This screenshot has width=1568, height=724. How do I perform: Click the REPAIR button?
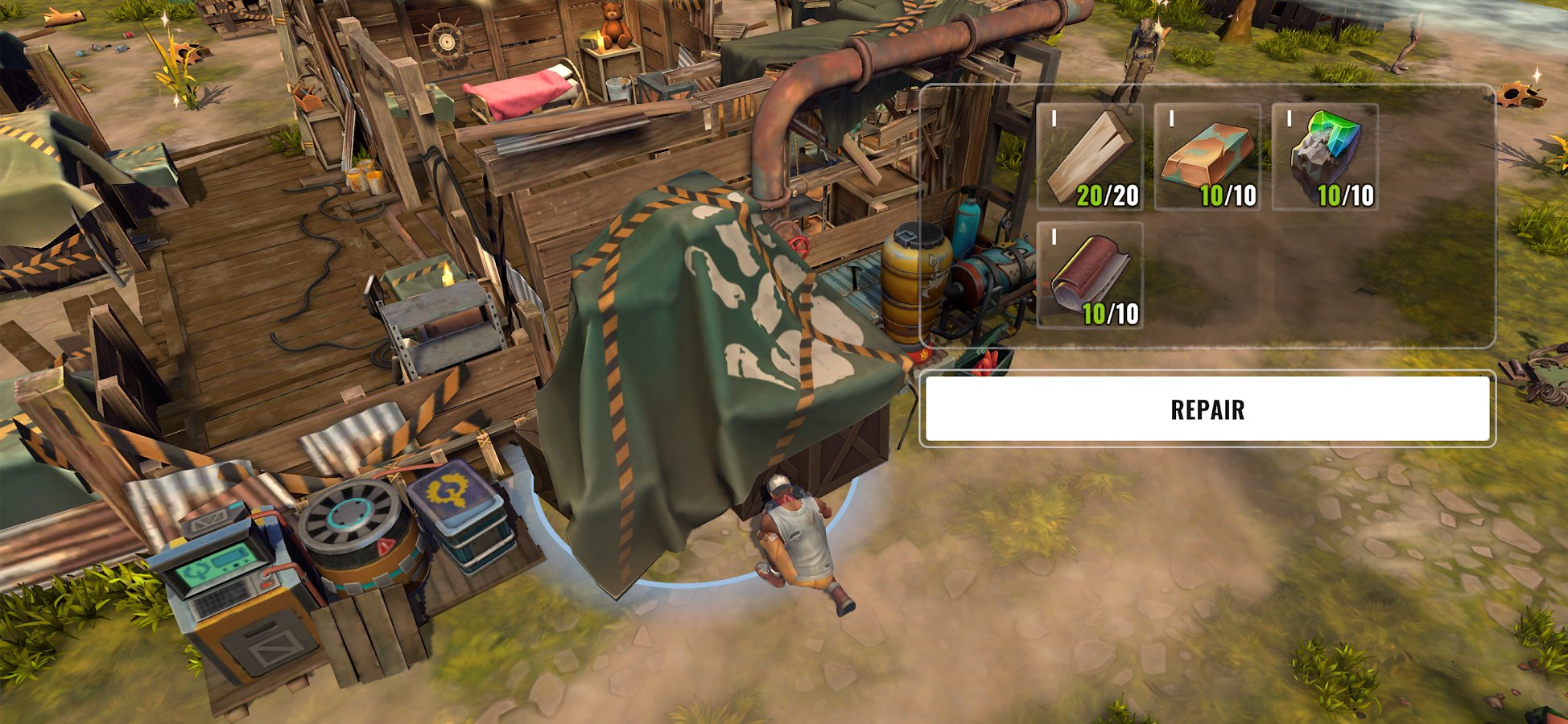(1207, 409)
